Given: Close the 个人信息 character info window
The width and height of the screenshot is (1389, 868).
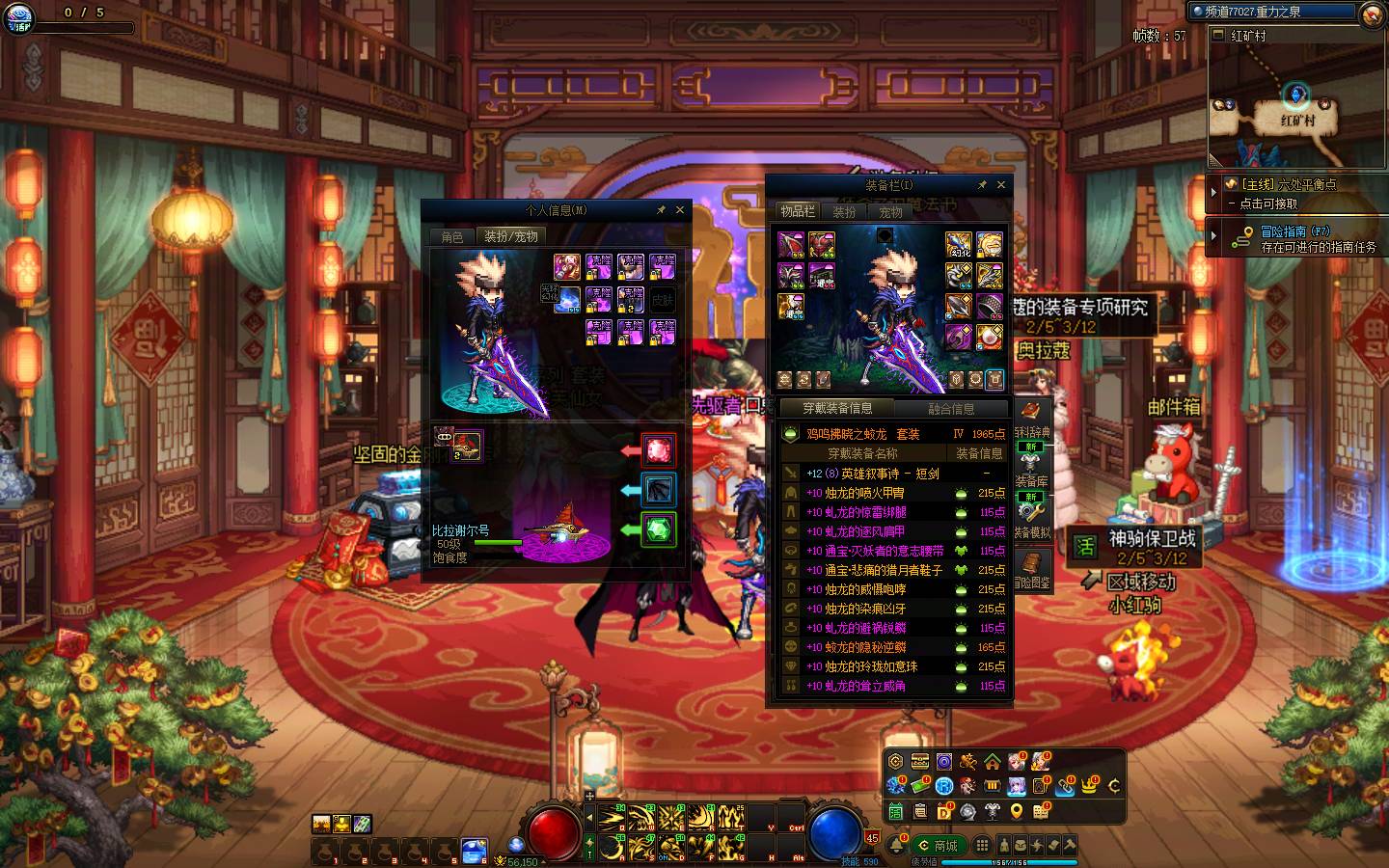Looking at the screenshot, I should [680, 209].
